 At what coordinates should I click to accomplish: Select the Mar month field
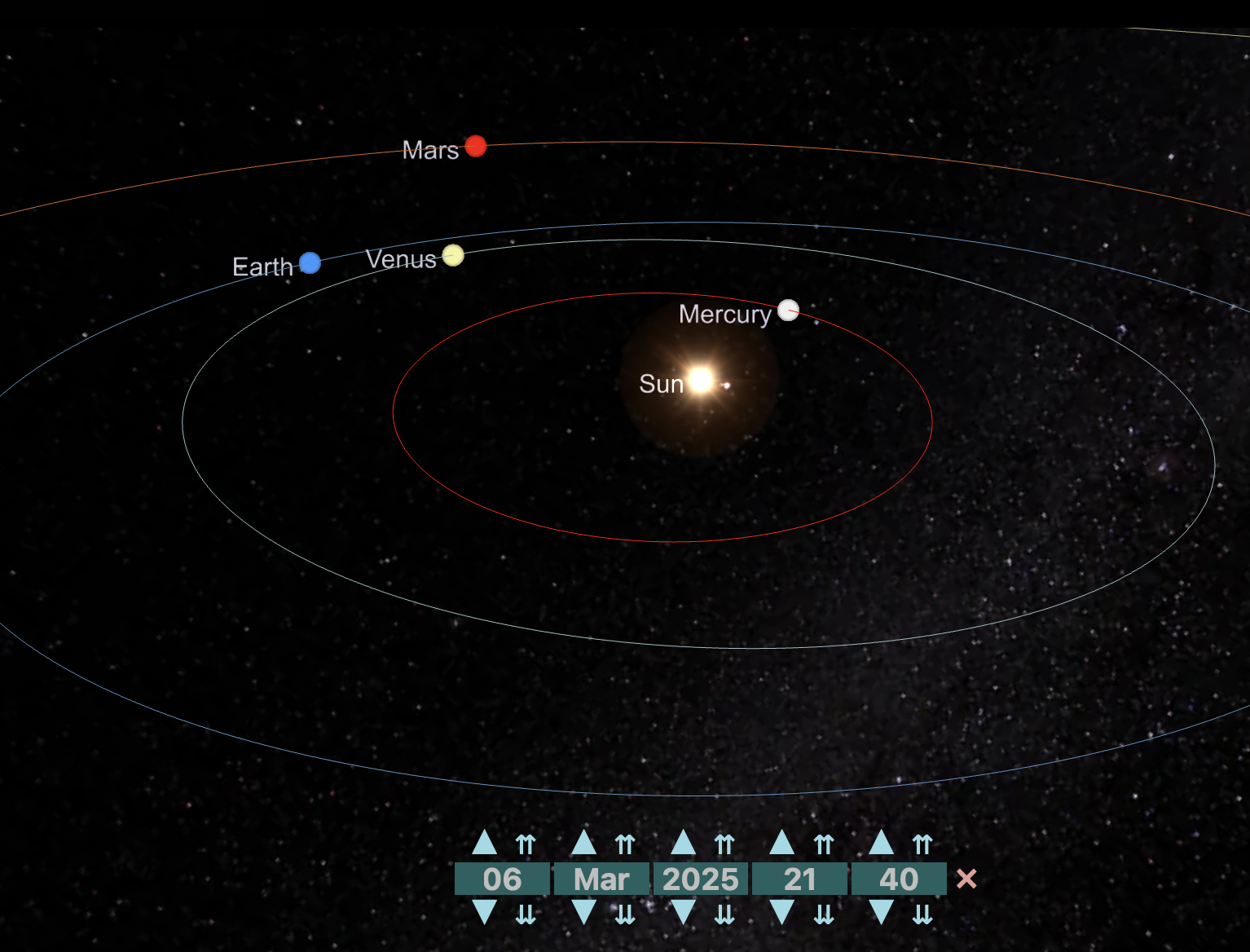pyautogui.click(x=601, y=879)
